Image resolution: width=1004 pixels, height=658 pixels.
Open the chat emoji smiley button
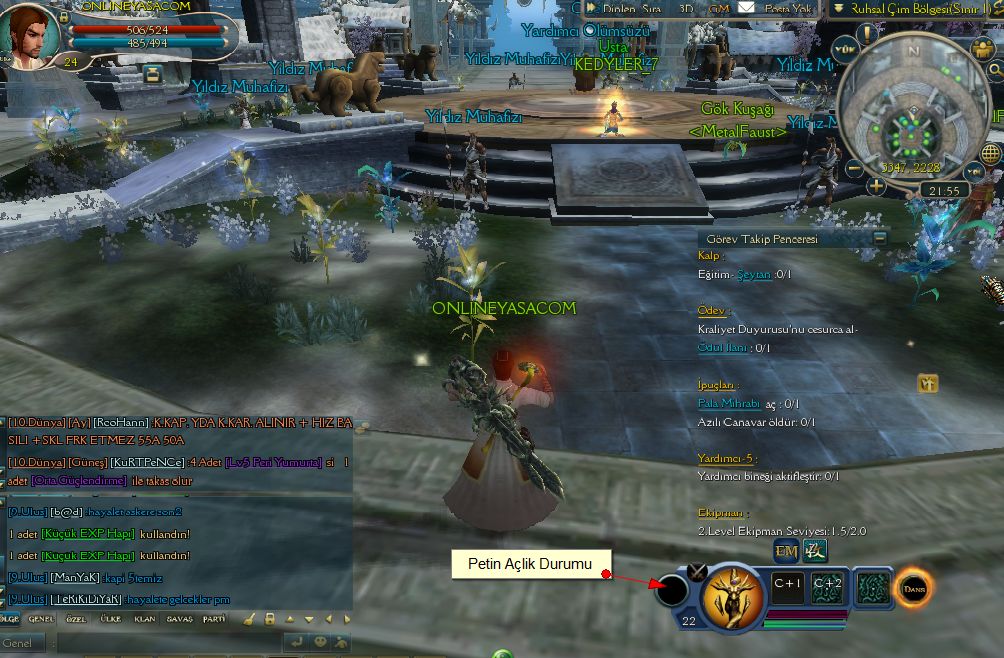click(x=320, y=642)
